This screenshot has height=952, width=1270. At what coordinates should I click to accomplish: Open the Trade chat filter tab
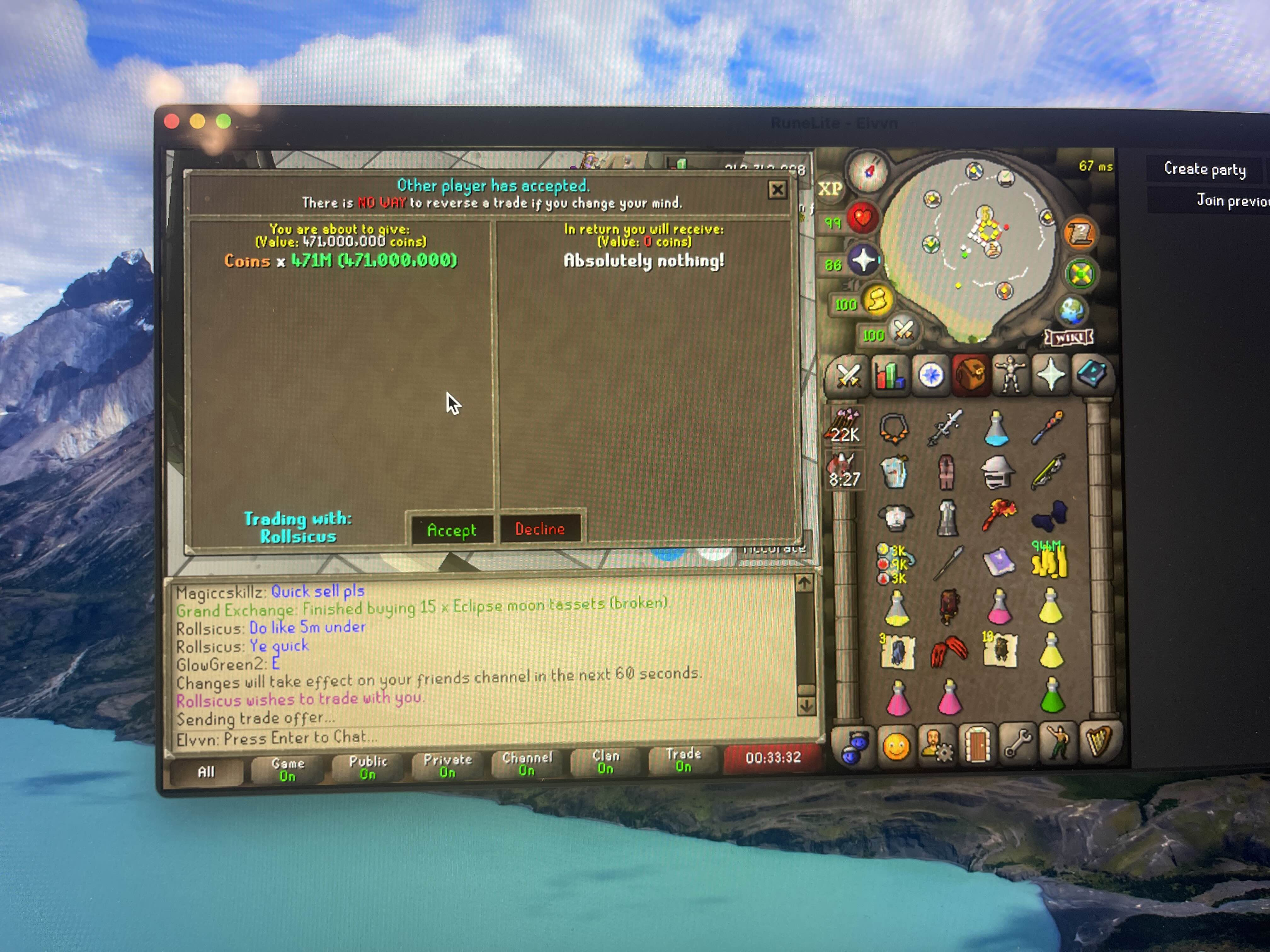pos(683,760)
